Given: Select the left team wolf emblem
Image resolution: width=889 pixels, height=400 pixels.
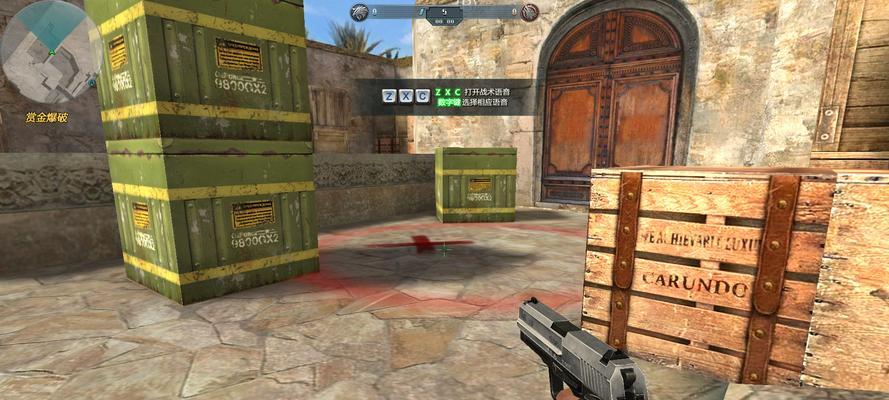Looking at the screenshot, I should coord(358,11).
